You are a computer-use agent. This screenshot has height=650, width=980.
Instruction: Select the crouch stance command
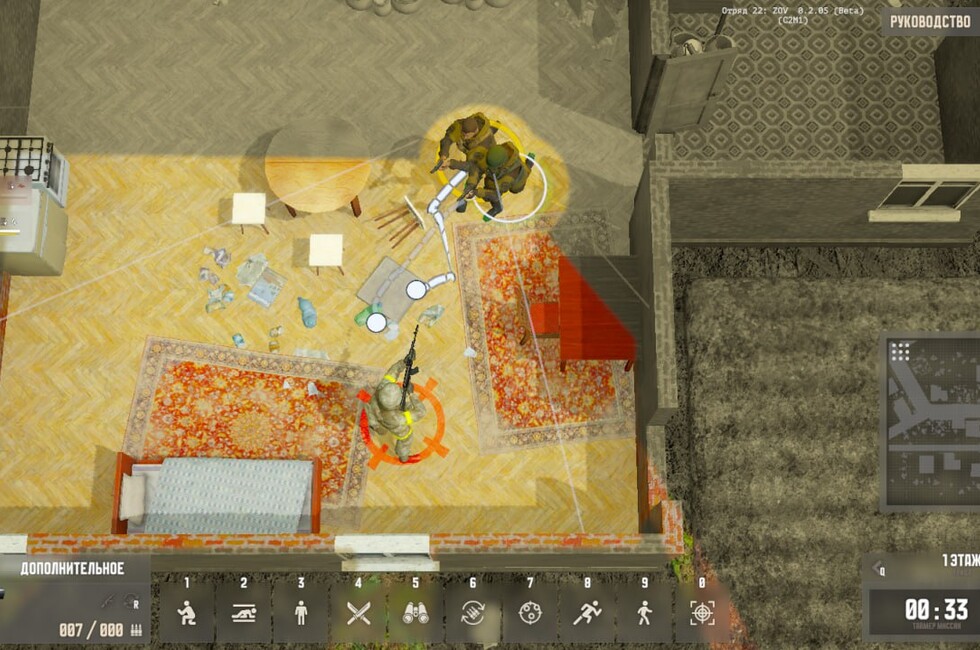pos(186,612)
